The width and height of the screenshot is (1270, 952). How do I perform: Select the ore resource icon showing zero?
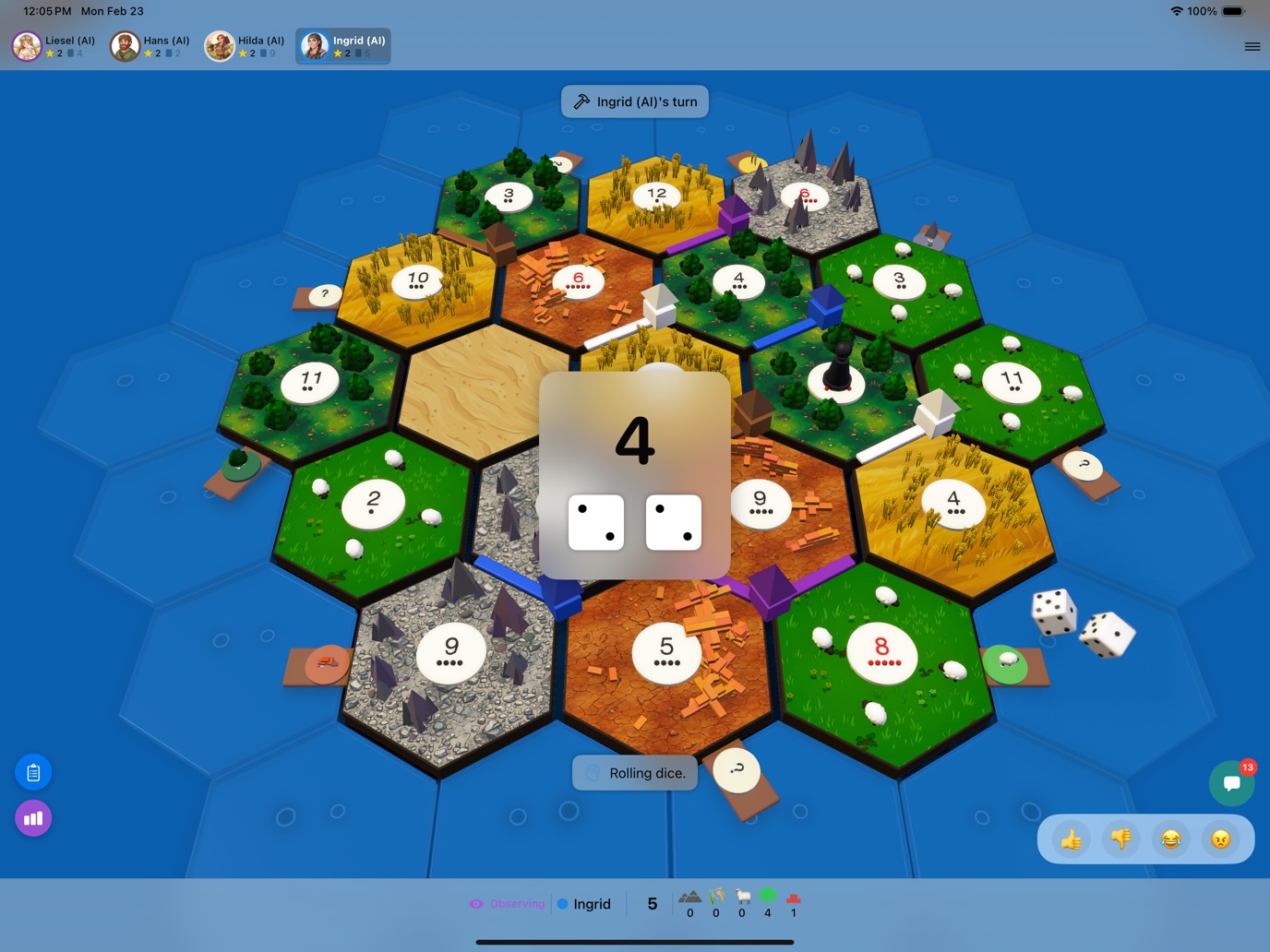[690, 897]
